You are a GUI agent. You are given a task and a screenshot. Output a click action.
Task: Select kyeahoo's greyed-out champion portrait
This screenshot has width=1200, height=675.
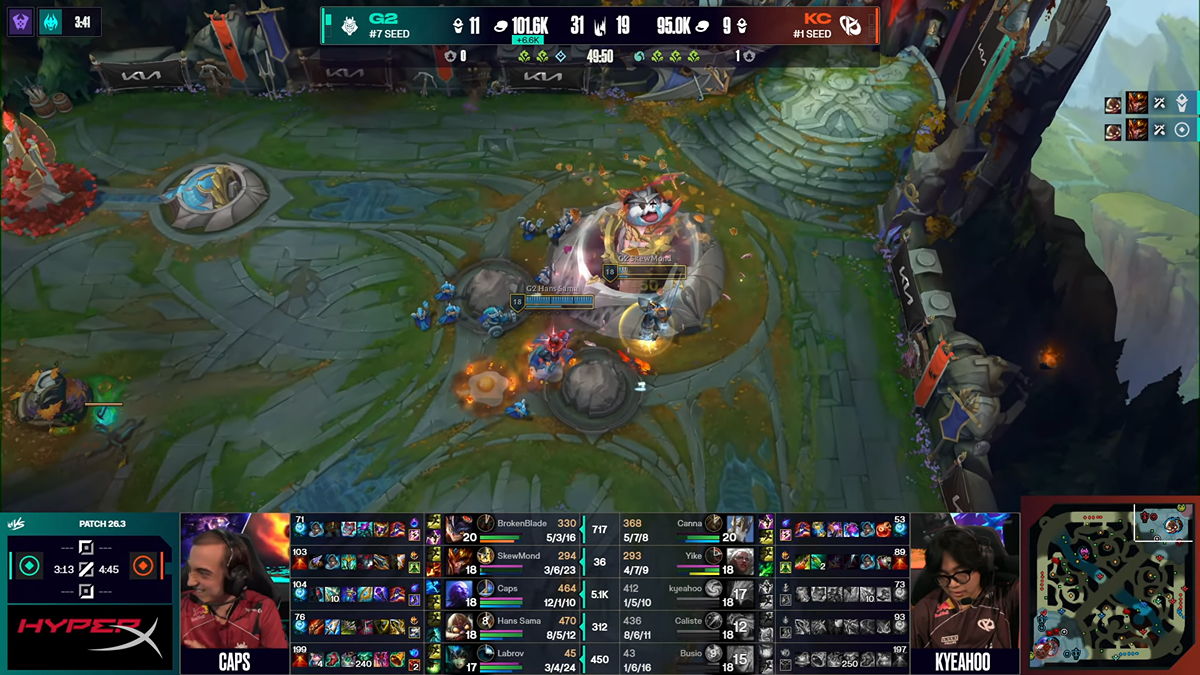point(740,594)
